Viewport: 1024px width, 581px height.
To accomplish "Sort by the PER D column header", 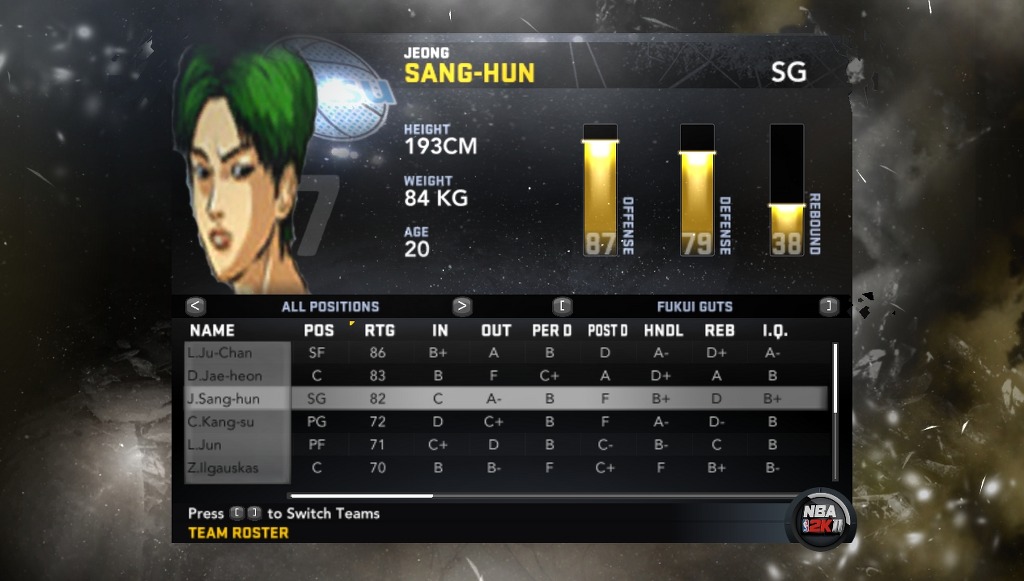I will (552, 330).
